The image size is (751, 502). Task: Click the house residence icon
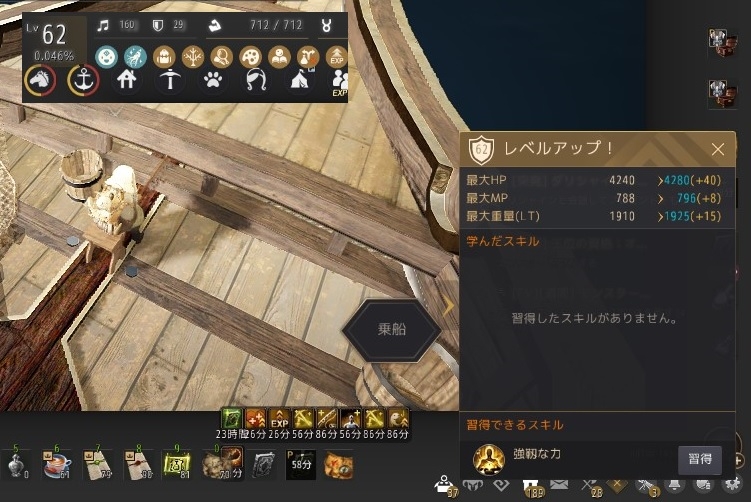coord(127,80)
